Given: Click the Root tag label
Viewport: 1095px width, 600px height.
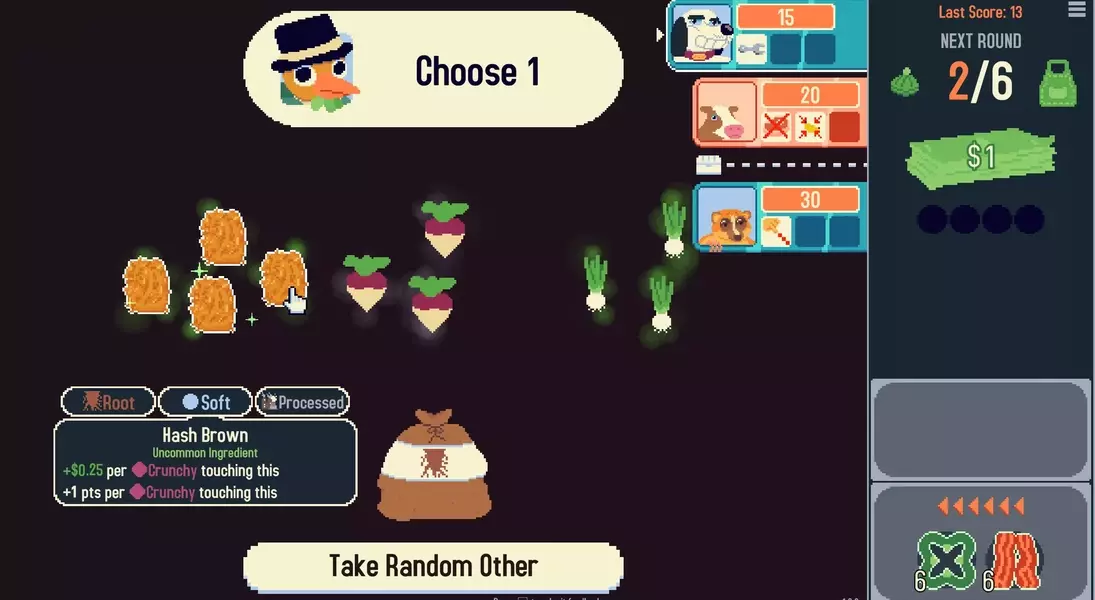Looking at the screenshot, I should [x=108, y=402].
